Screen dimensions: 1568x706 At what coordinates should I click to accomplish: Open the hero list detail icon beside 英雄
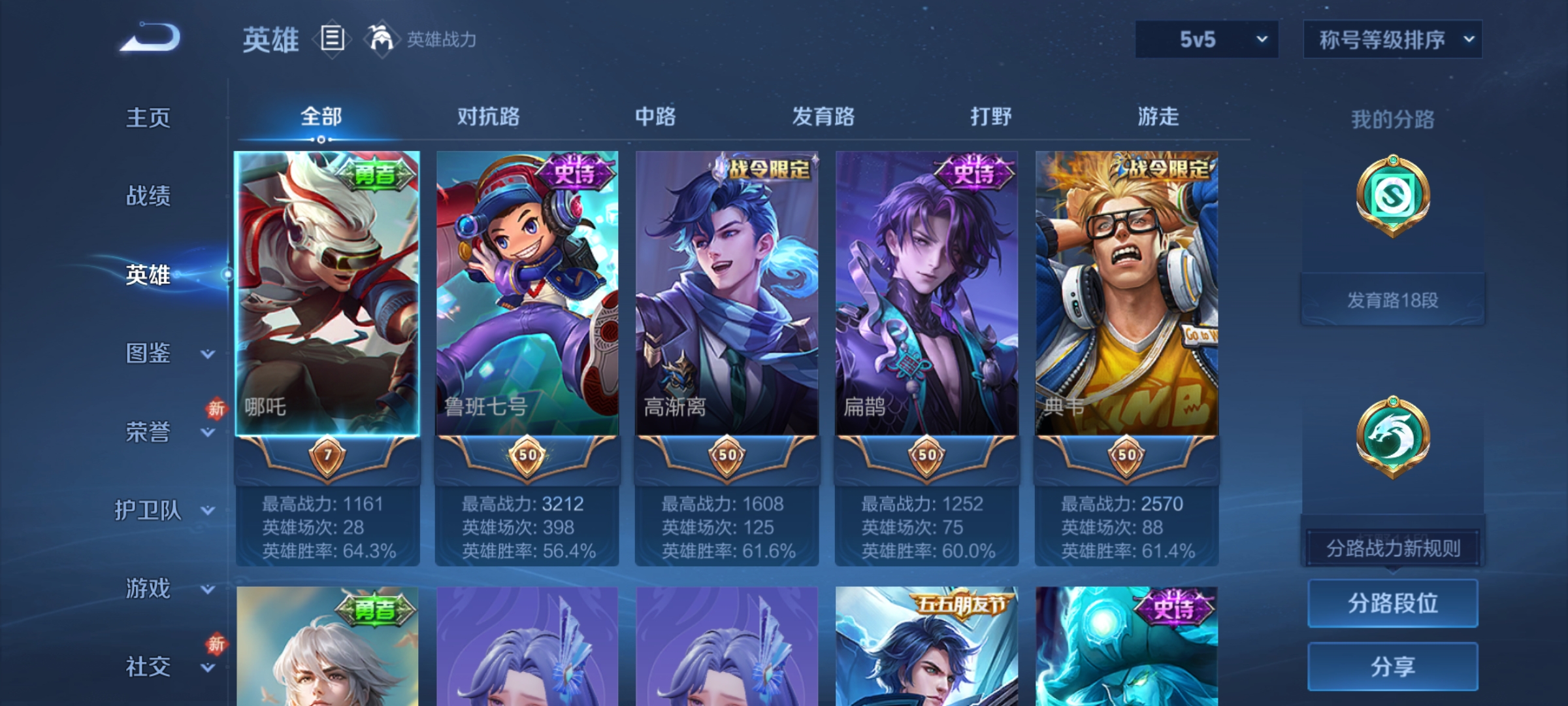coord(331,41)
